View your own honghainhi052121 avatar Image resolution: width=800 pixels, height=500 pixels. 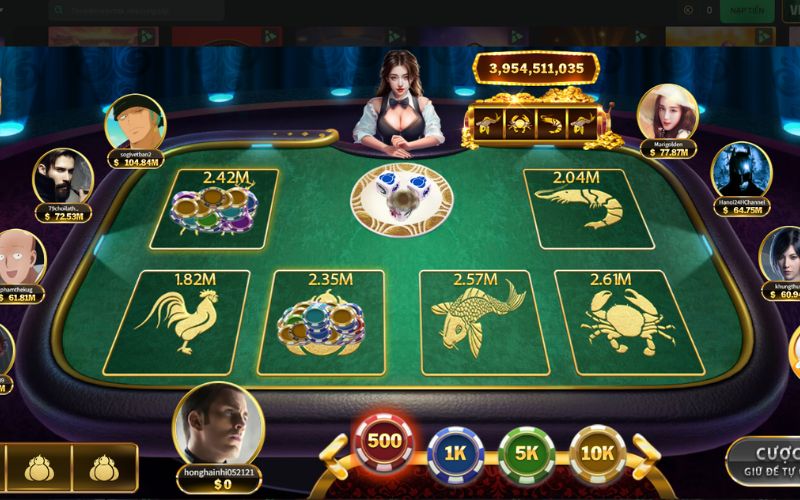pos(217,425)
